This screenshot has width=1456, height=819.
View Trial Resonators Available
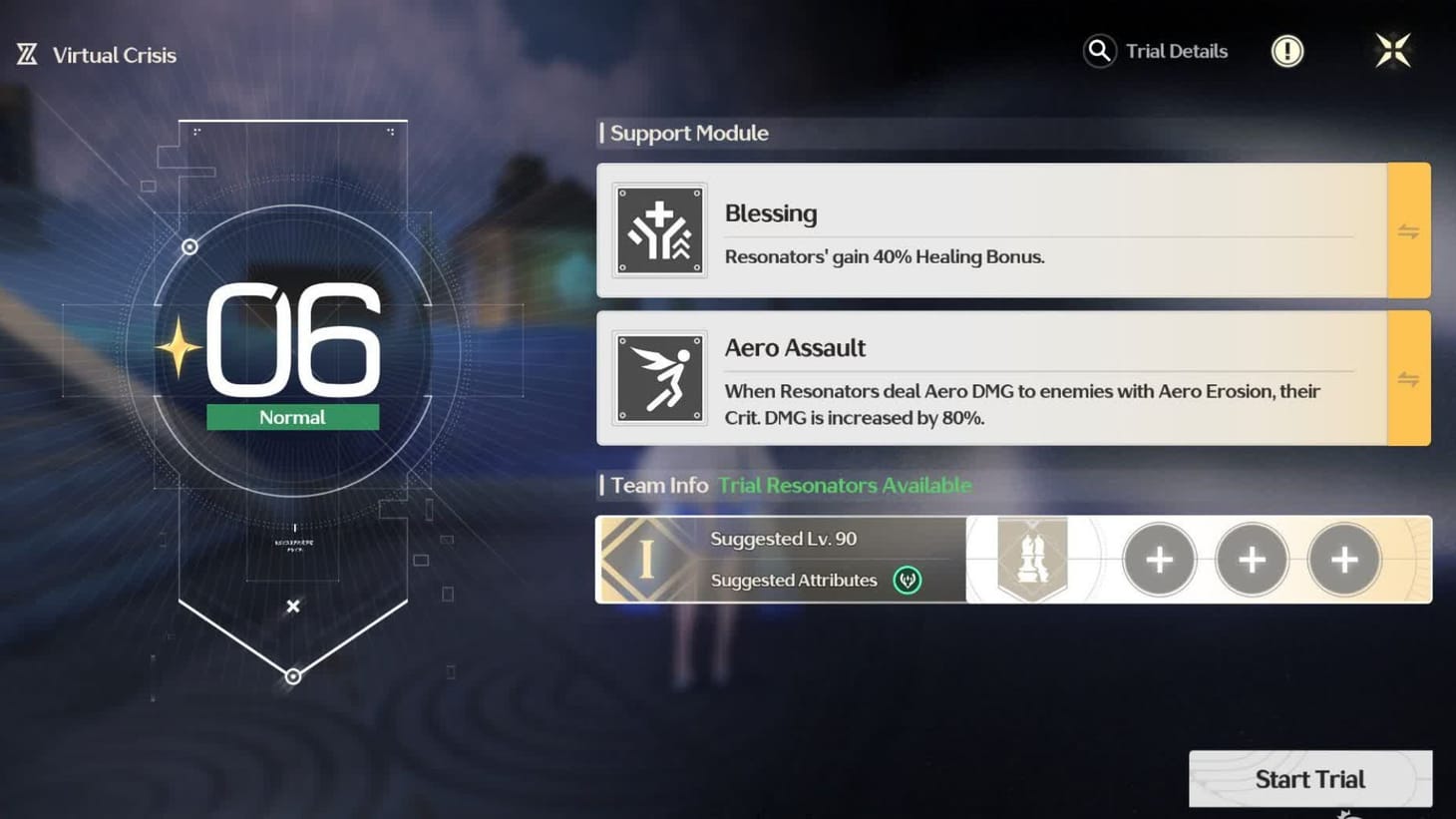(844, 485)
